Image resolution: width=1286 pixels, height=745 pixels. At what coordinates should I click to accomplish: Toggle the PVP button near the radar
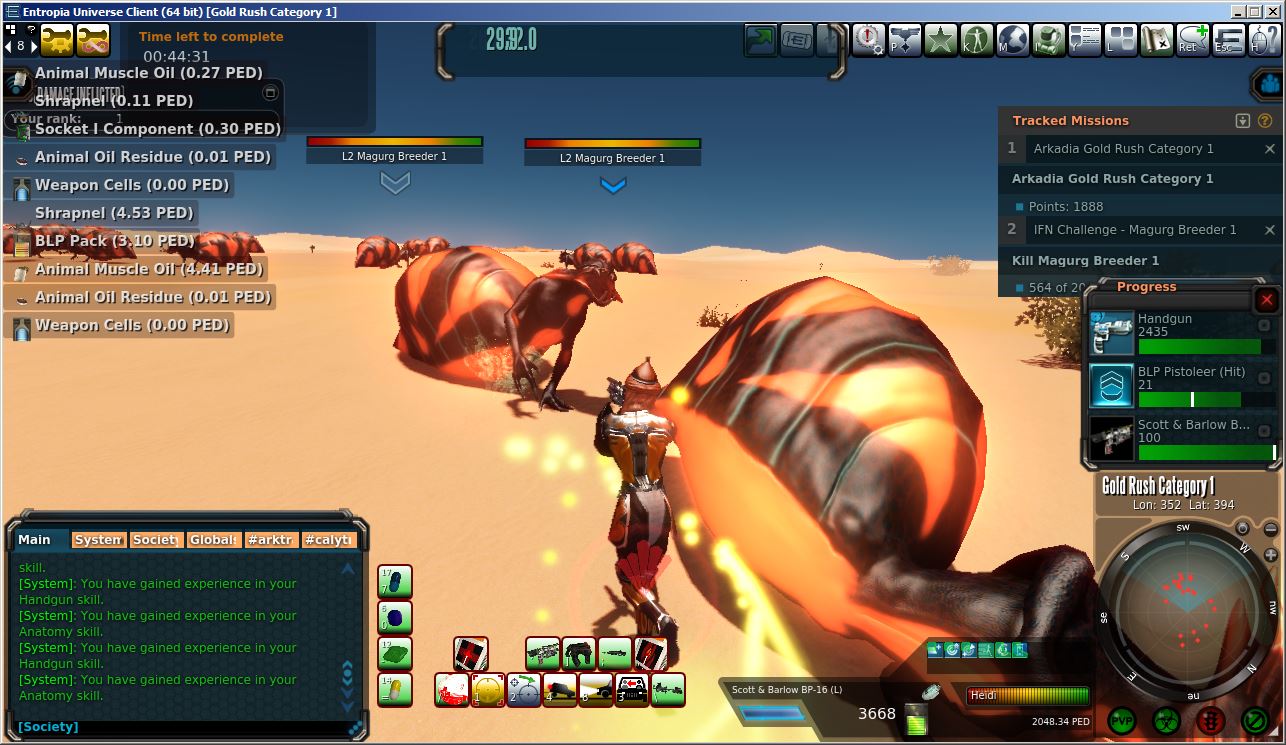point(1123,720)
